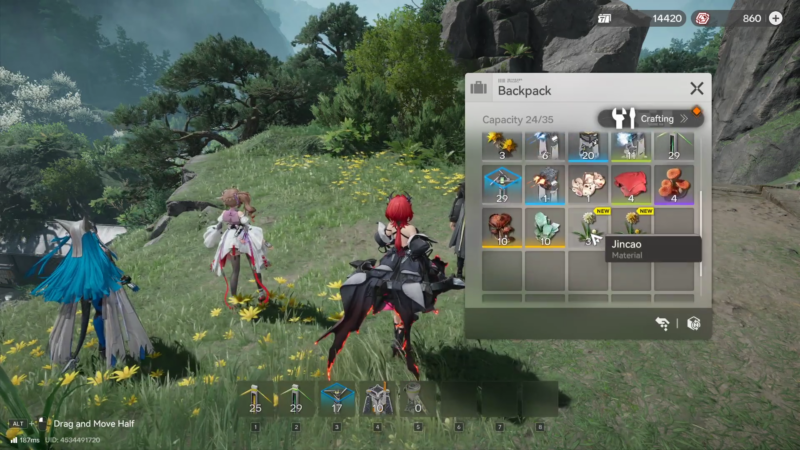Select hotbar slot 2 green-winged tool
Viewport: 800px width, 450px height.
click(296, 399)
